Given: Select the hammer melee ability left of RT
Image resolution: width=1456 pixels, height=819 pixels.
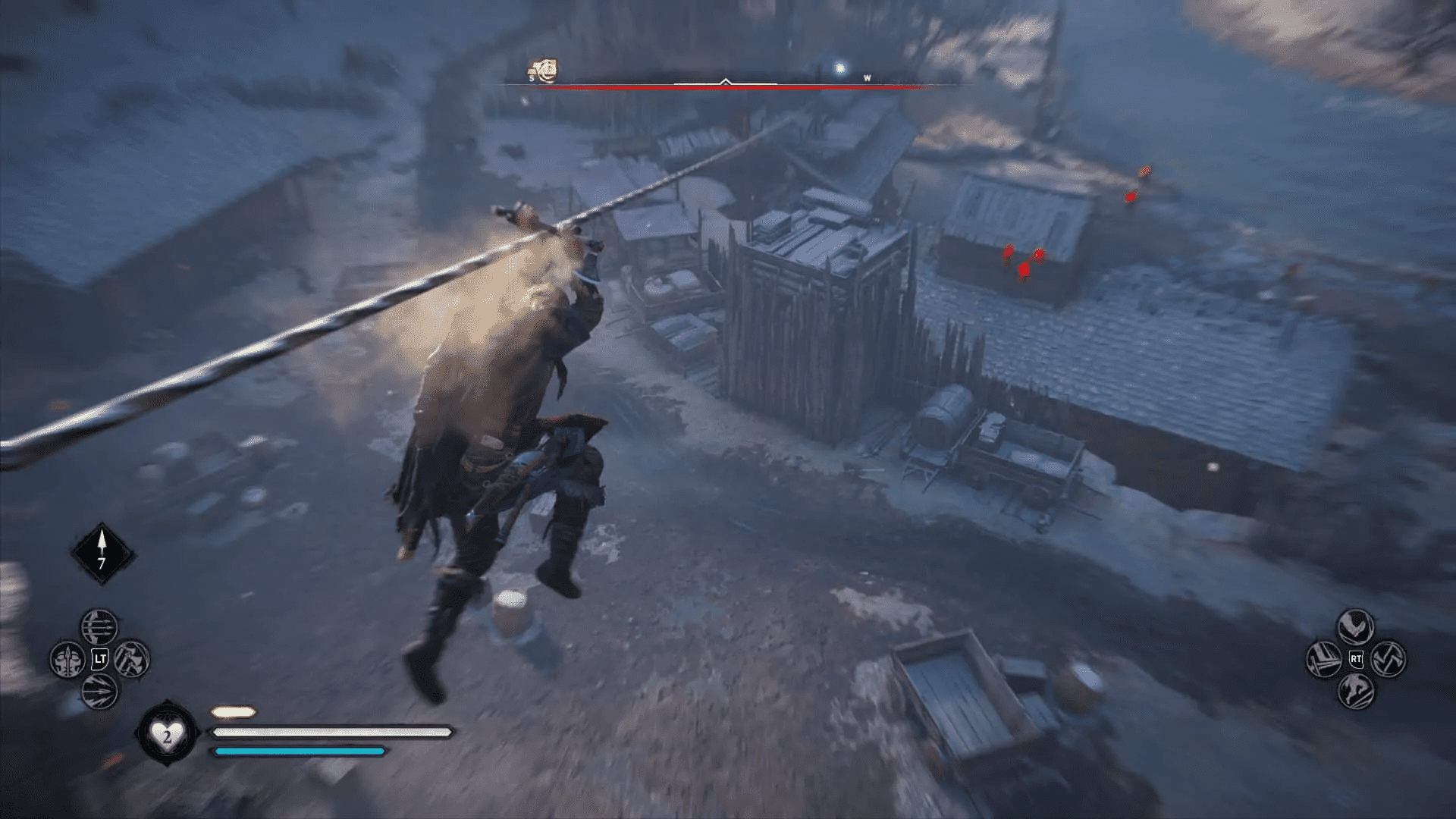Looking at the screenshot, I should 1325,659.
